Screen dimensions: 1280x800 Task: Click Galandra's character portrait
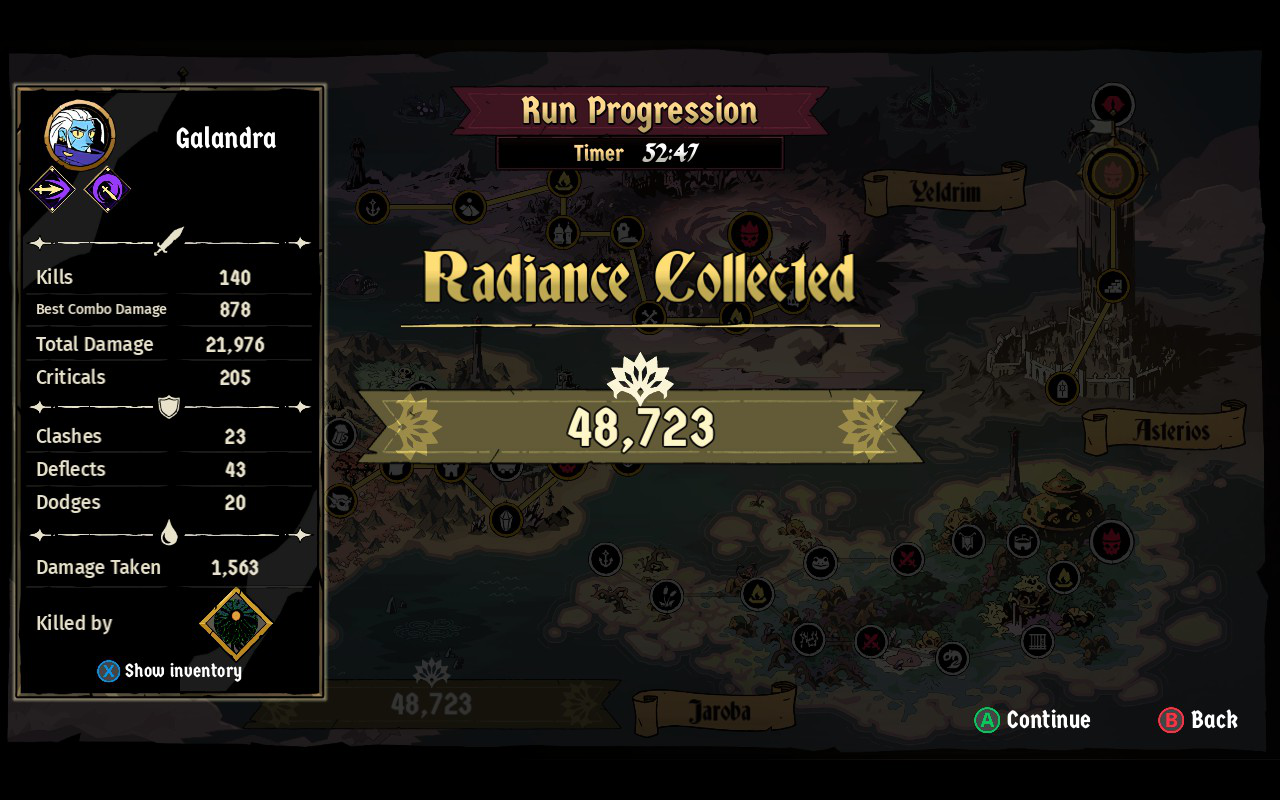click(80, 136)
